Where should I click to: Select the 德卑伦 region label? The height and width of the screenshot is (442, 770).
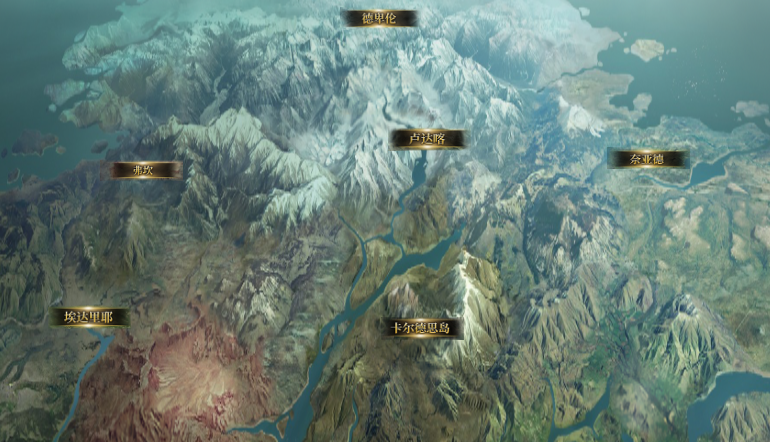coord(379,18)
